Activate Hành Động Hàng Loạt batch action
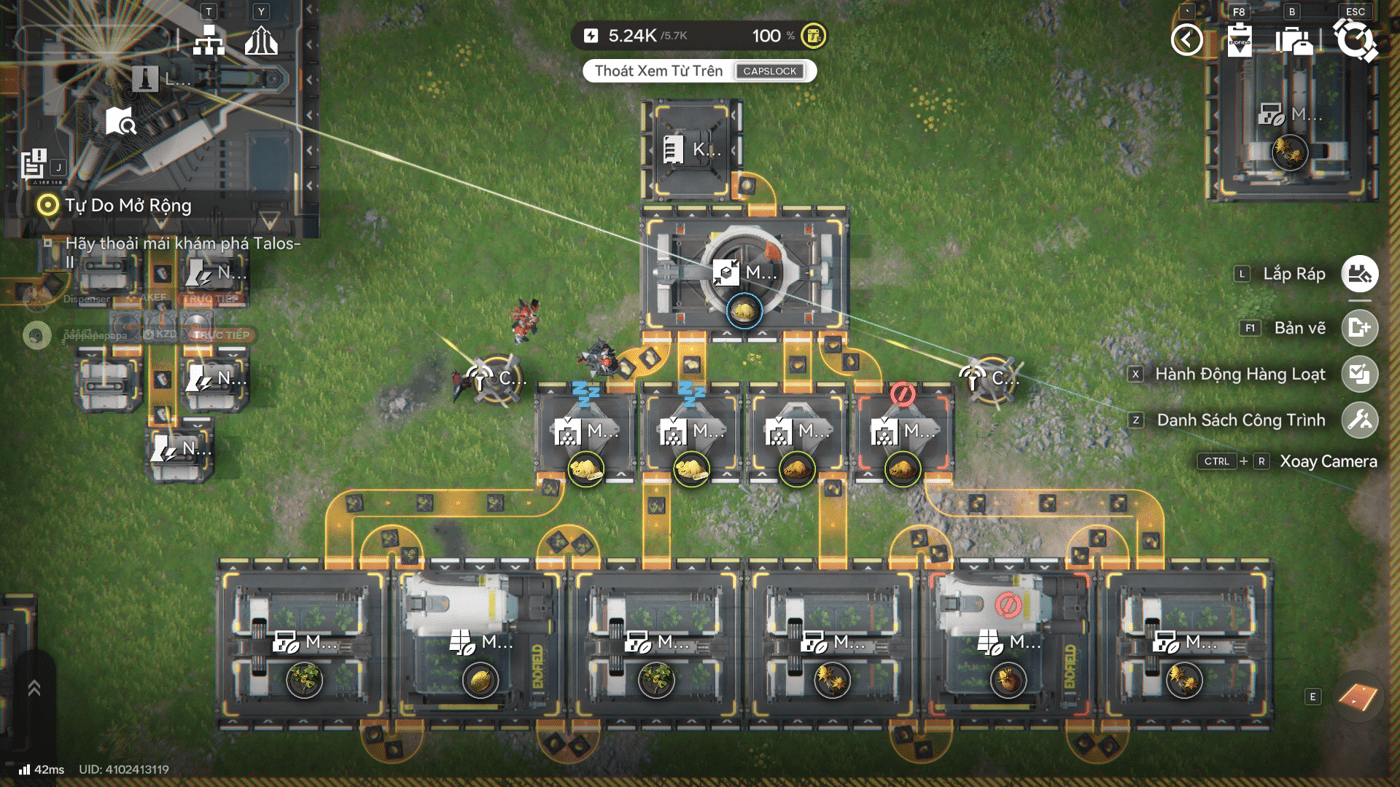1400x787 pixels. [x=1360, y=374]
